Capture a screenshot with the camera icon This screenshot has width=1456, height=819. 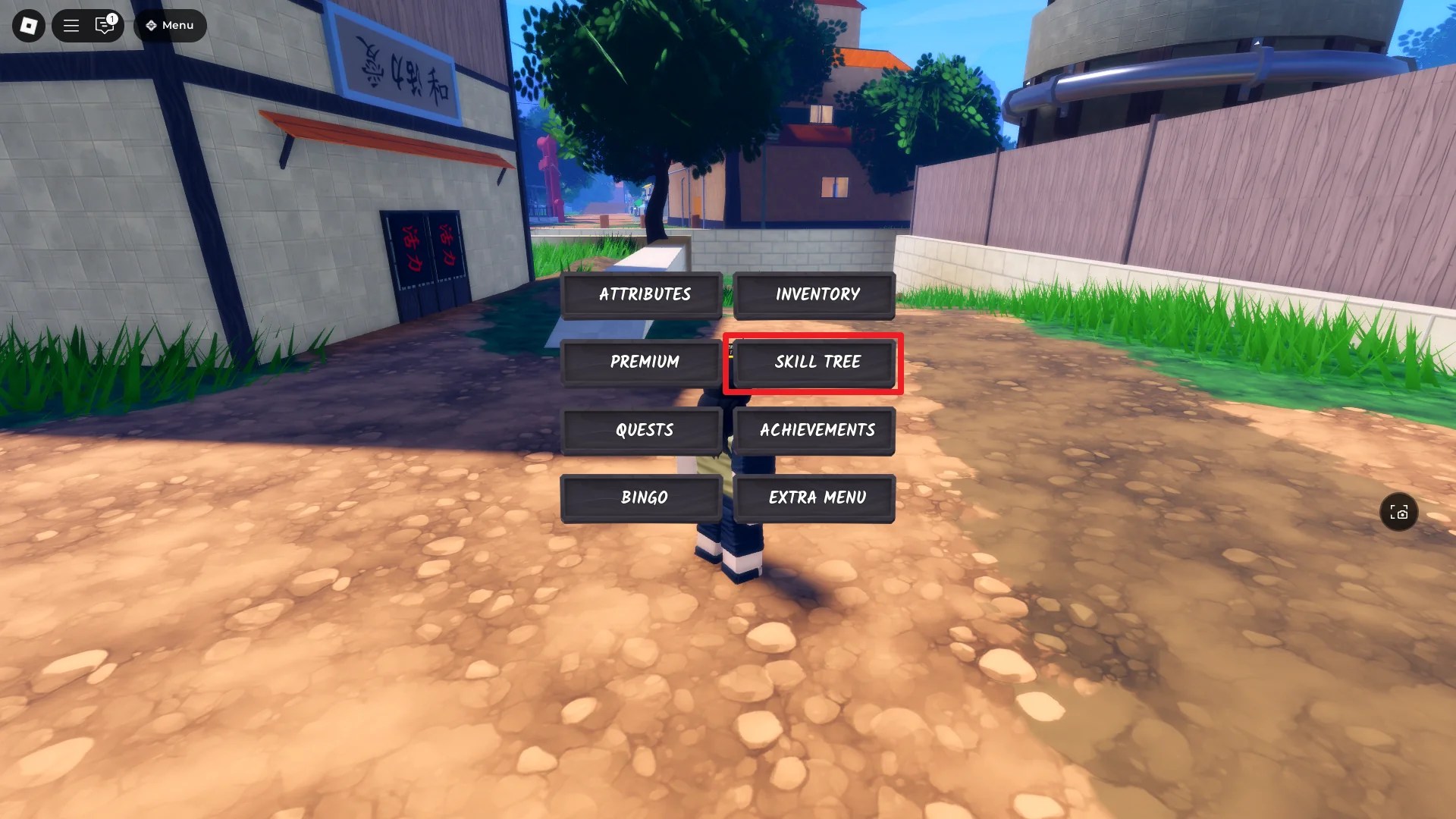coord(1398,513)
